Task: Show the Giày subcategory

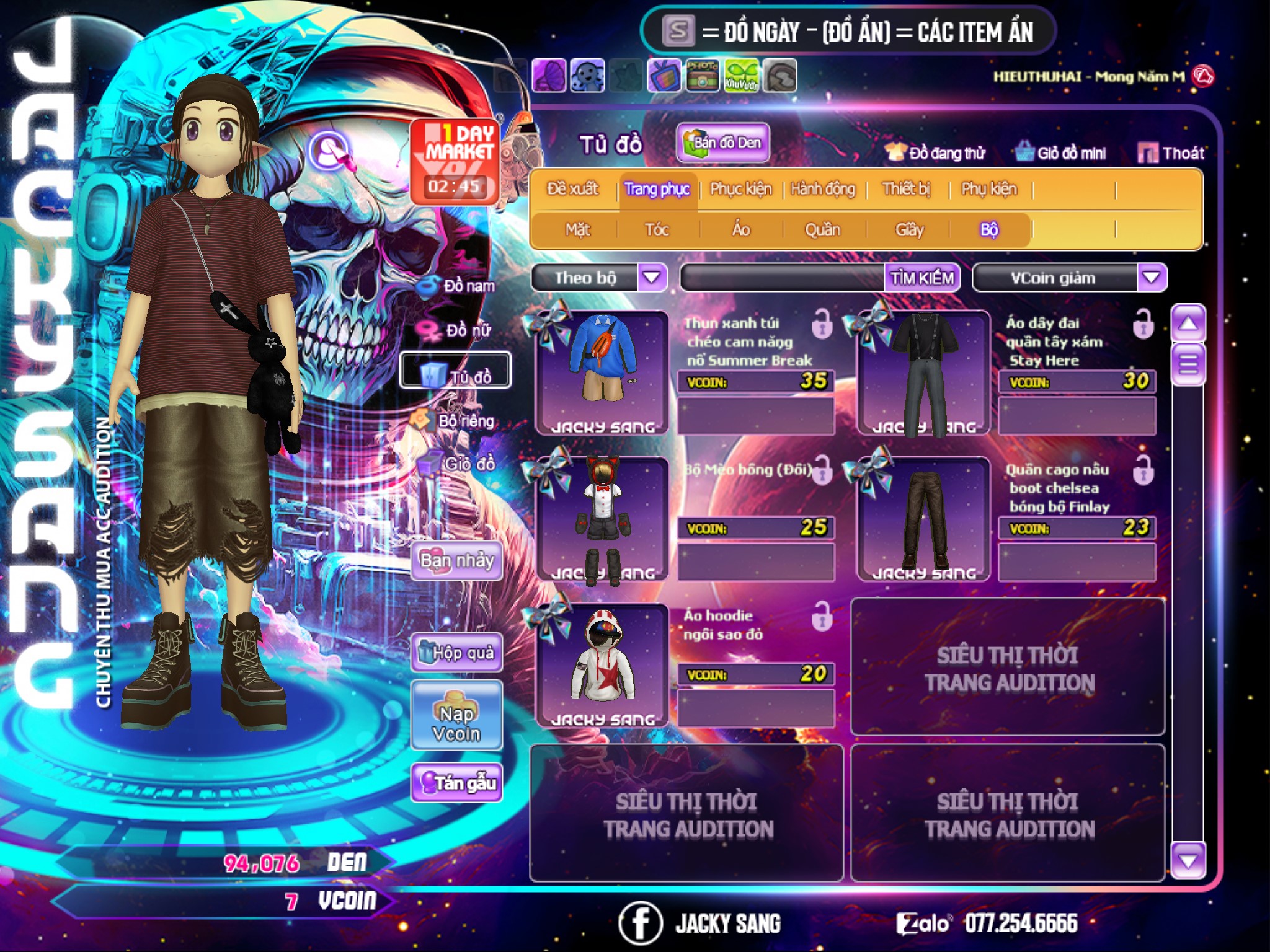Action: 909,230
